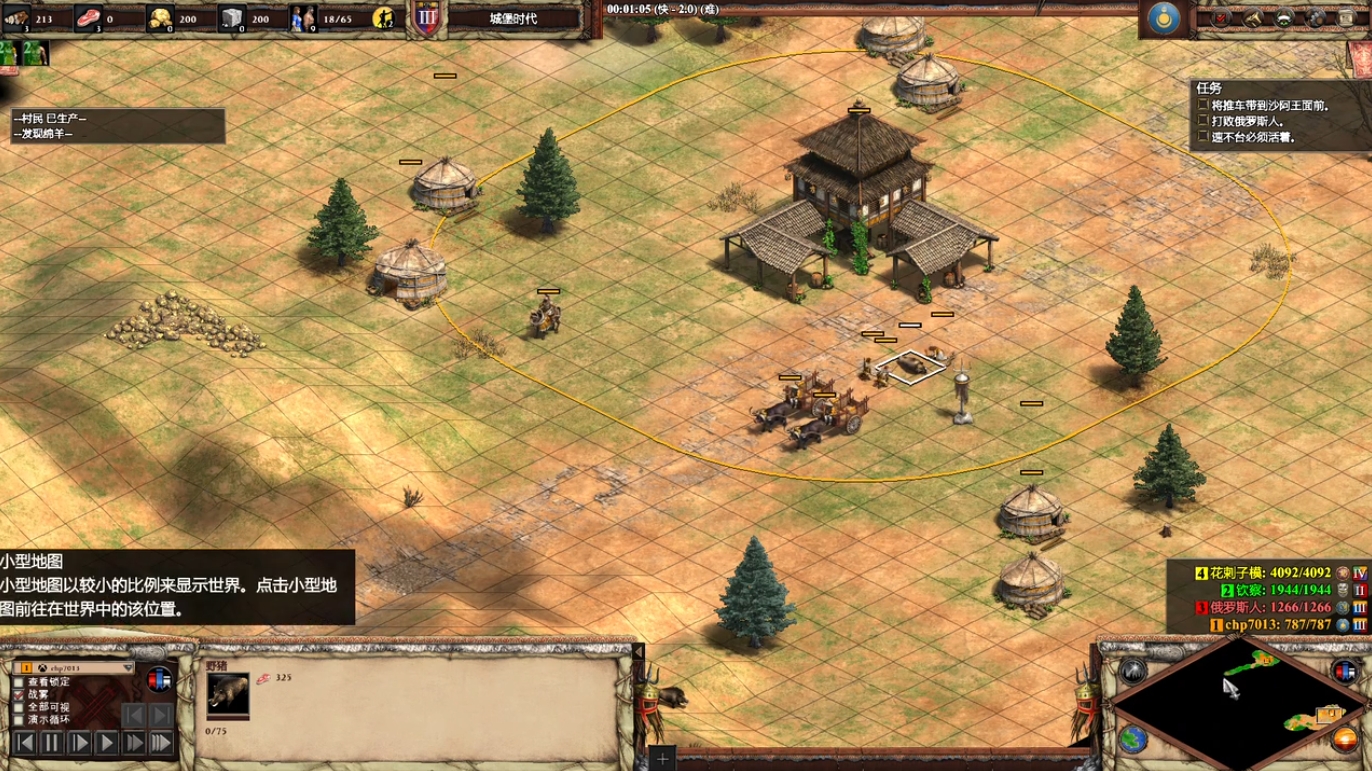Open objectives with the red checkmark icon
1372x771 pixels.
coord(1222,18)
